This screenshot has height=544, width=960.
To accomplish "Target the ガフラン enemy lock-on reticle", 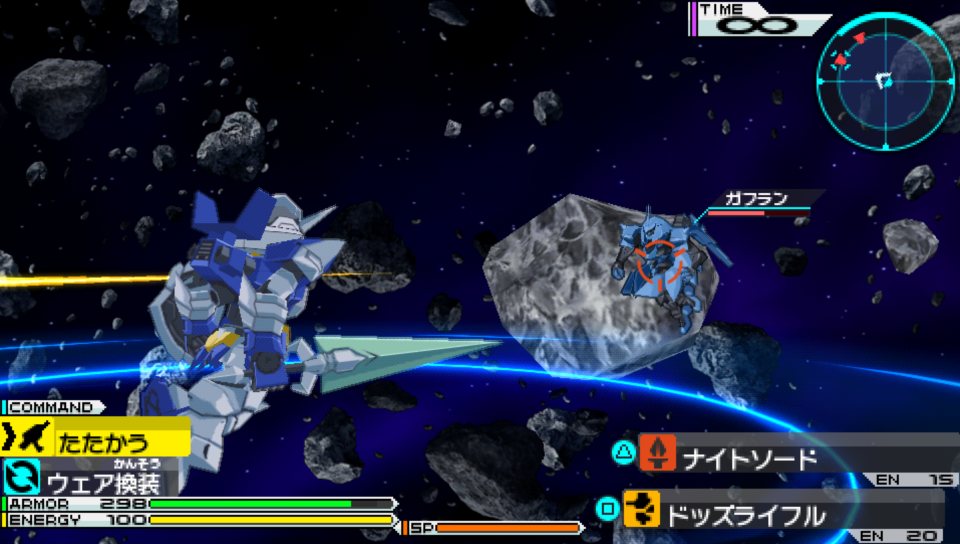I will pyautogui.click(x=661, y=262).
